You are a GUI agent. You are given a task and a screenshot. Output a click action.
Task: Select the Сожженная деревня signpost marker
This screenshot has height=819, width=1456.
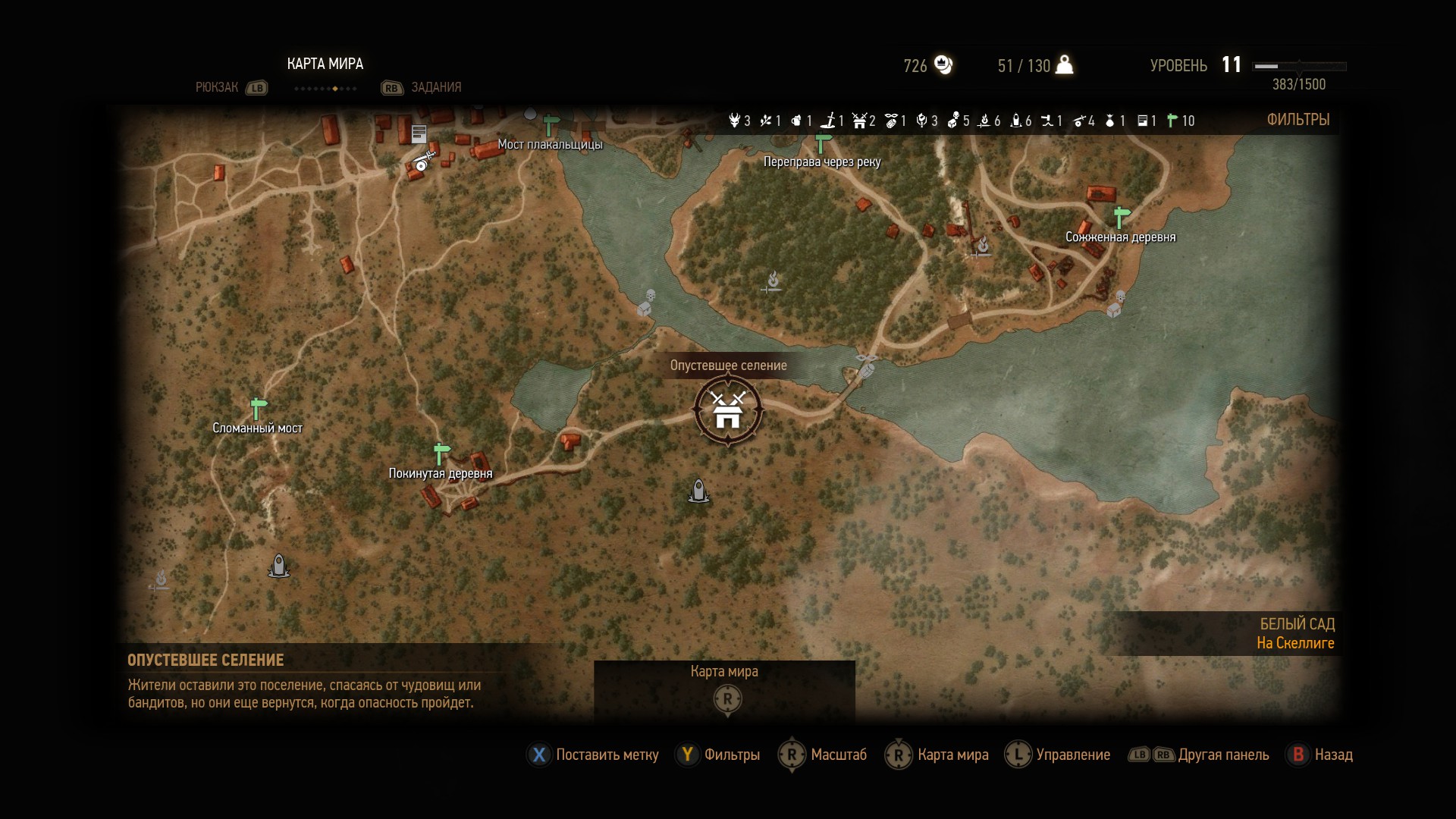(x=1122, y=217)
